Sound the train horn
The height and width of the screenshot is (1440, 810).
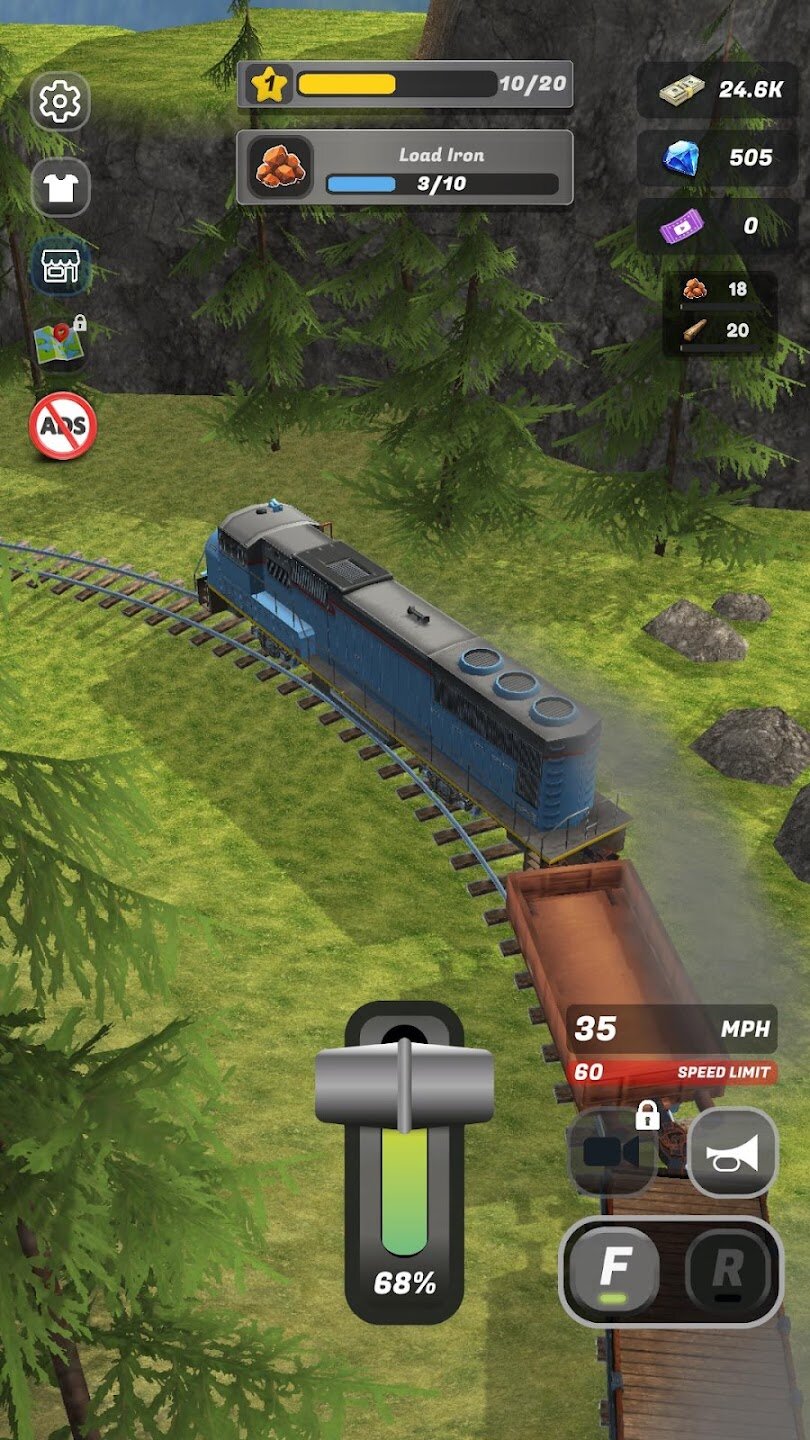pos(732,1153)
